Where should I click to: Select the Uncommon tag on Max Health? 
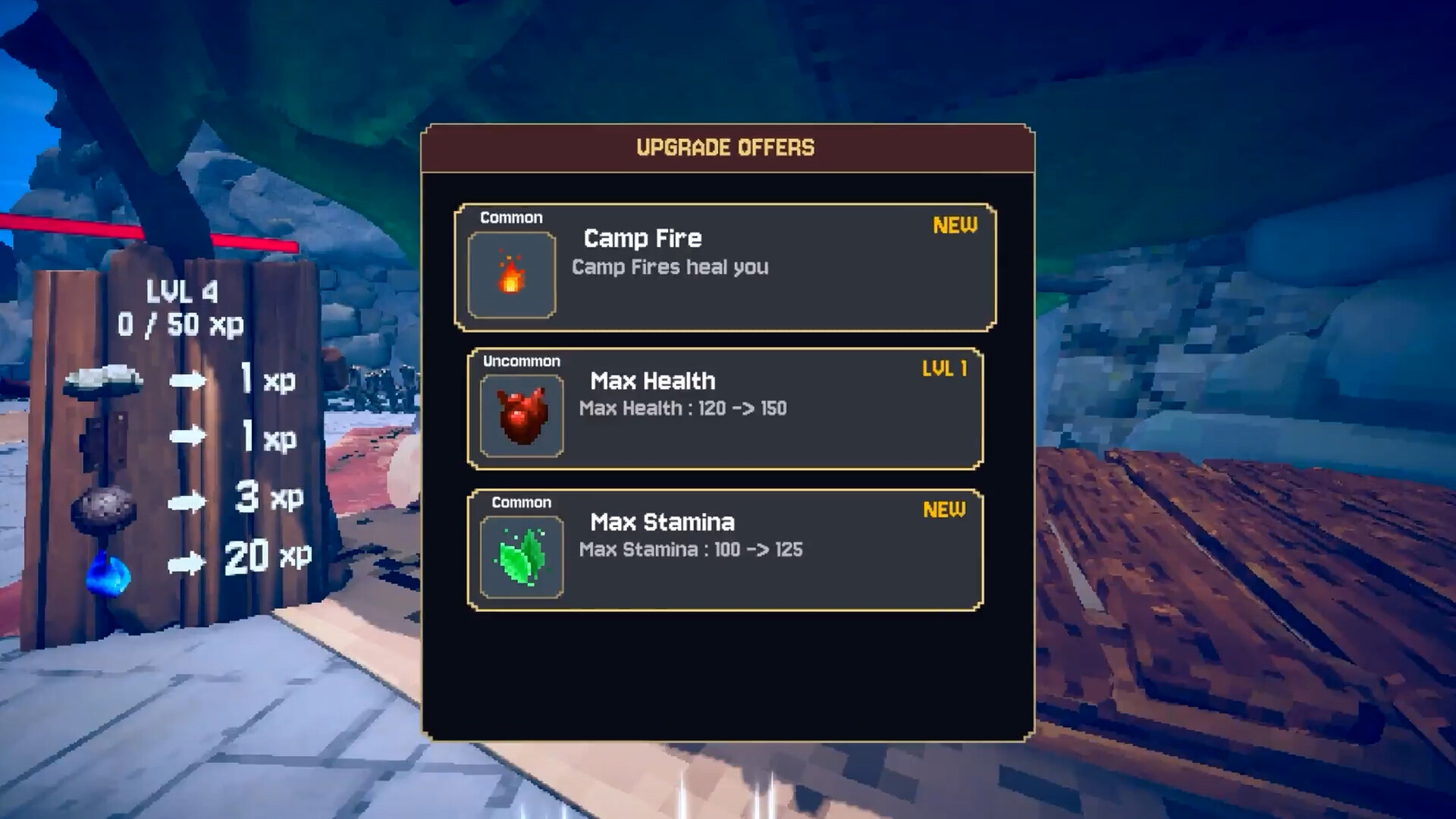point(521,361)
